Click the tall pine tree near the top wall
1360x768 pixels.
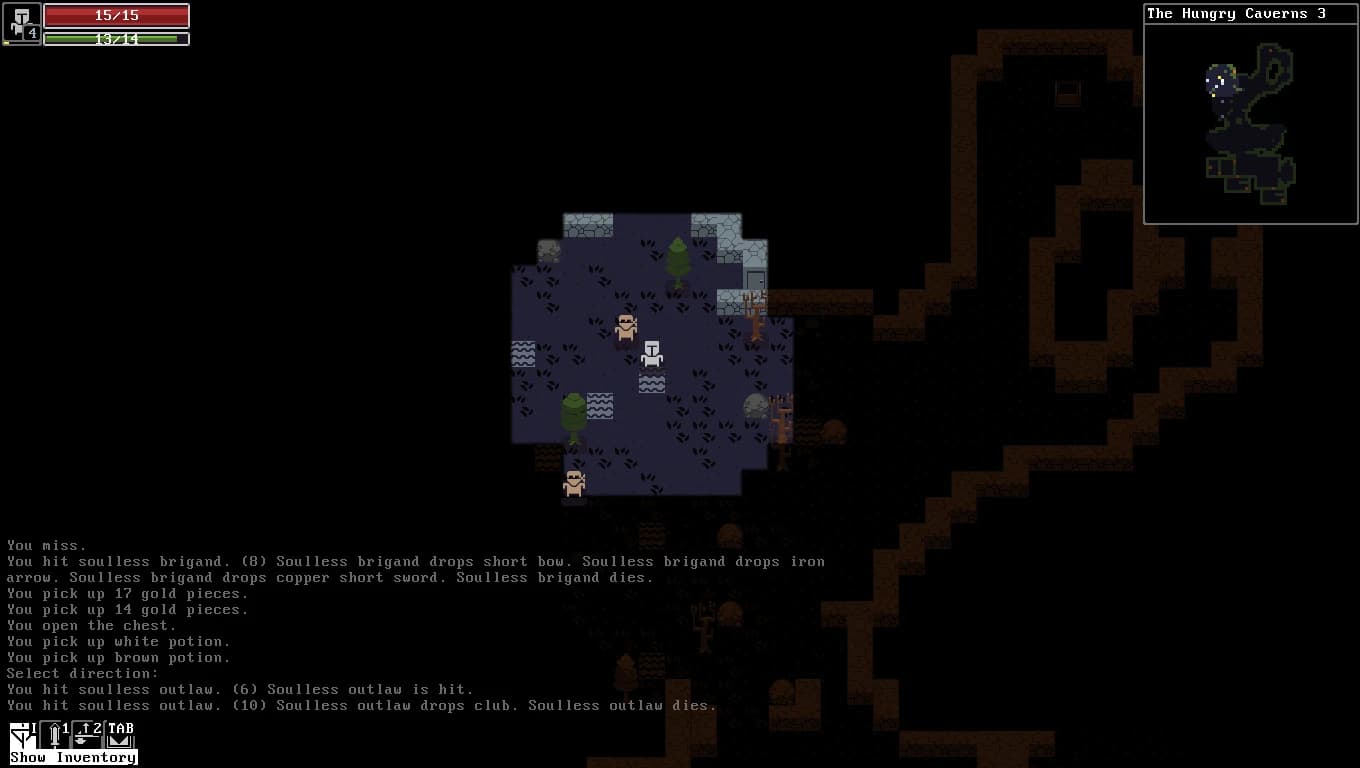676,262
